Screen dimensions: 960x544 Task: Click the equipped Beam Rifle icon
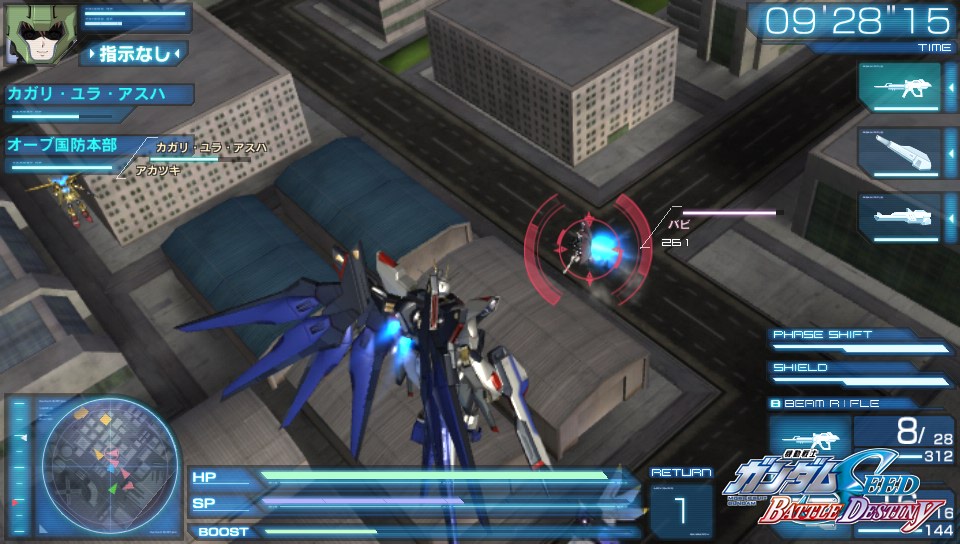point(808,440)
